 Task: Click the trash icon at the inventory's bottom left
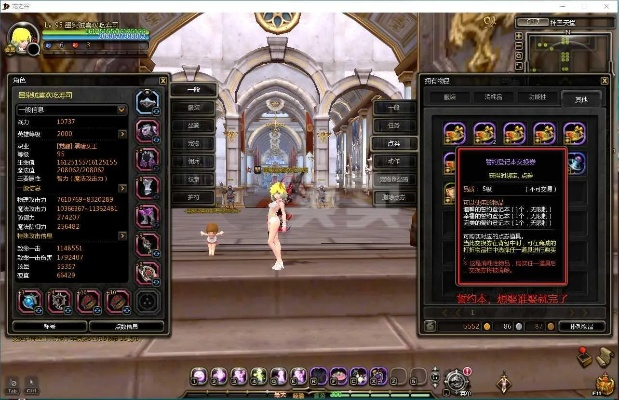[x=429, y=326]
